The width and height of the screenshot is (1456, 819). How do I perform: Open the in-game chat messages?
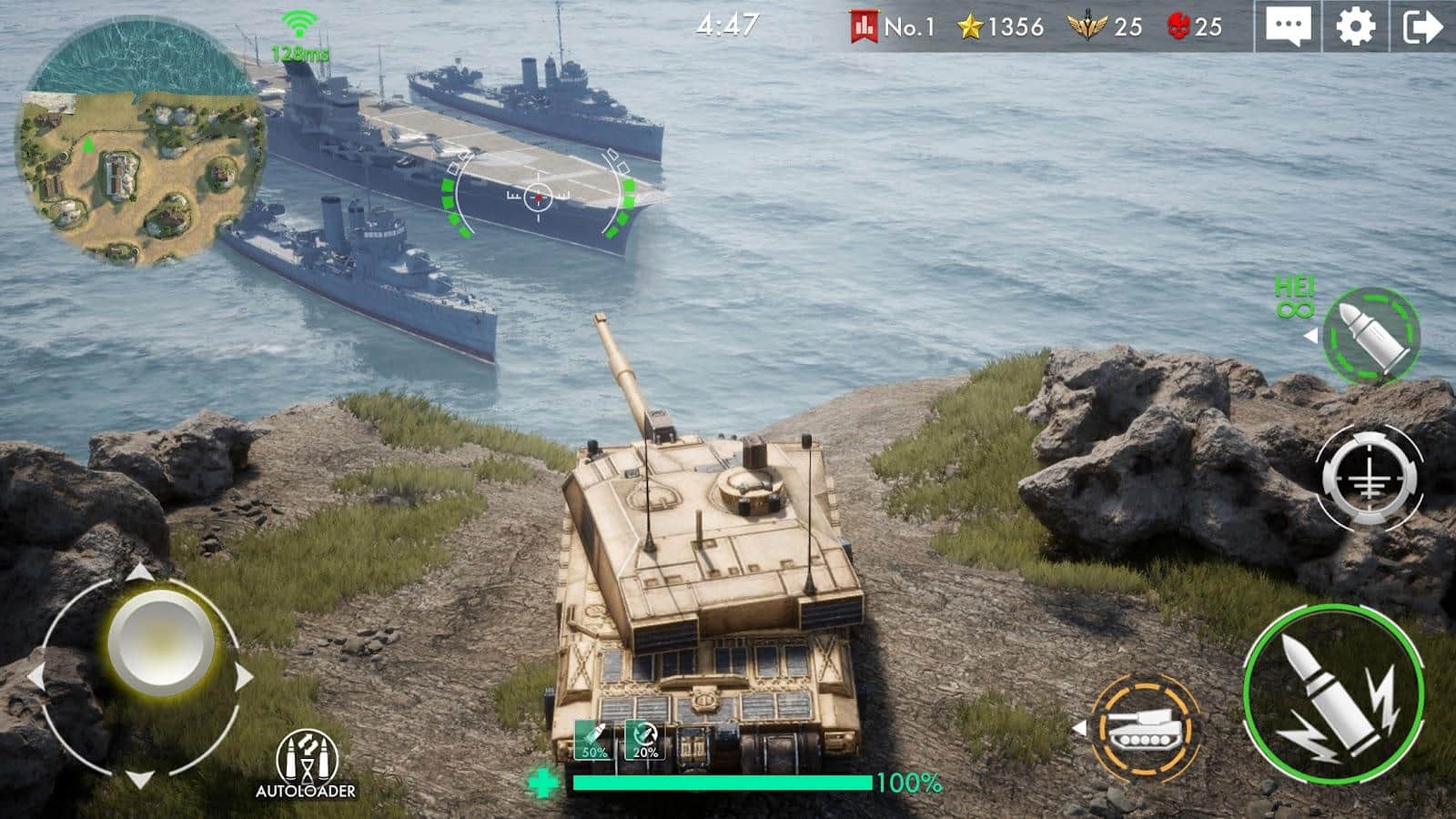click(x=1288, y=26)
